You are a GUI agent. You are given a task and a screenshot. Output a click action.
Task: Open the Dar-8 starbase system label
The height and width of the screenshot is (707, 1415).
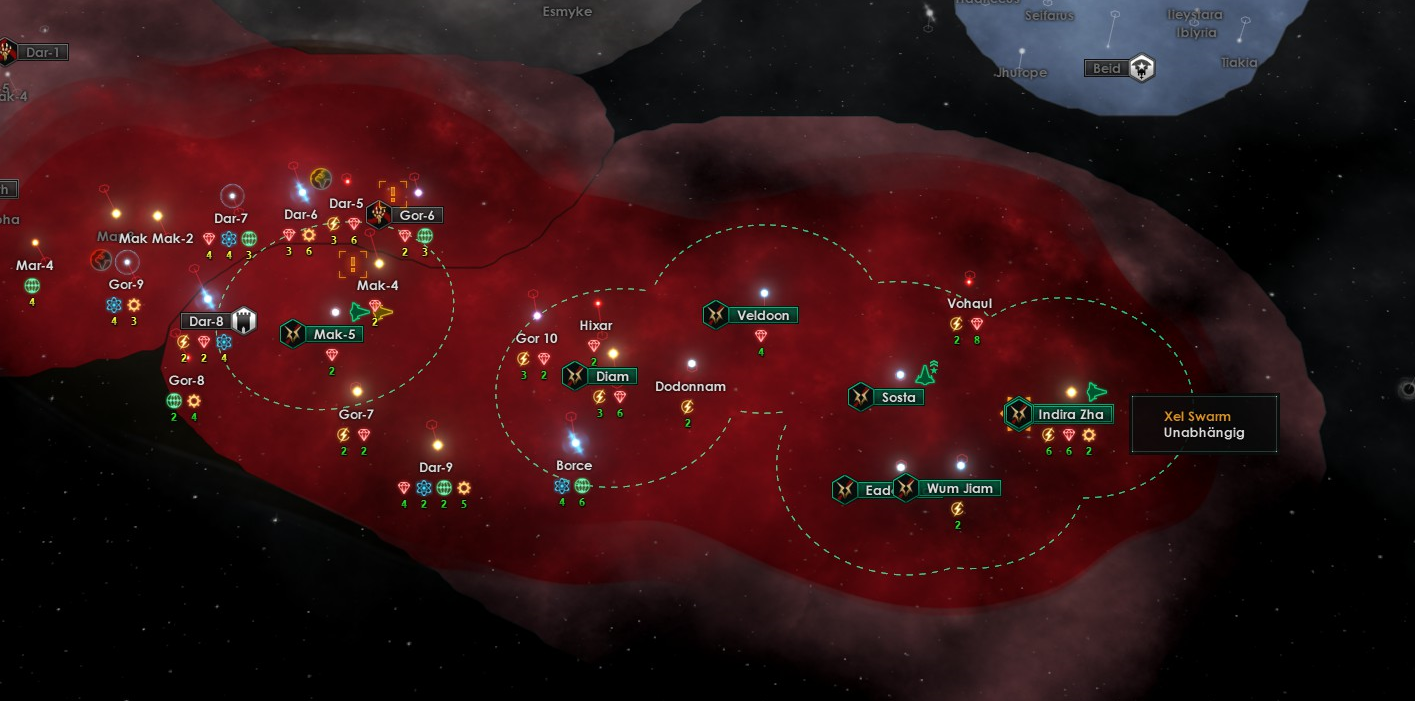click(206, 322)
